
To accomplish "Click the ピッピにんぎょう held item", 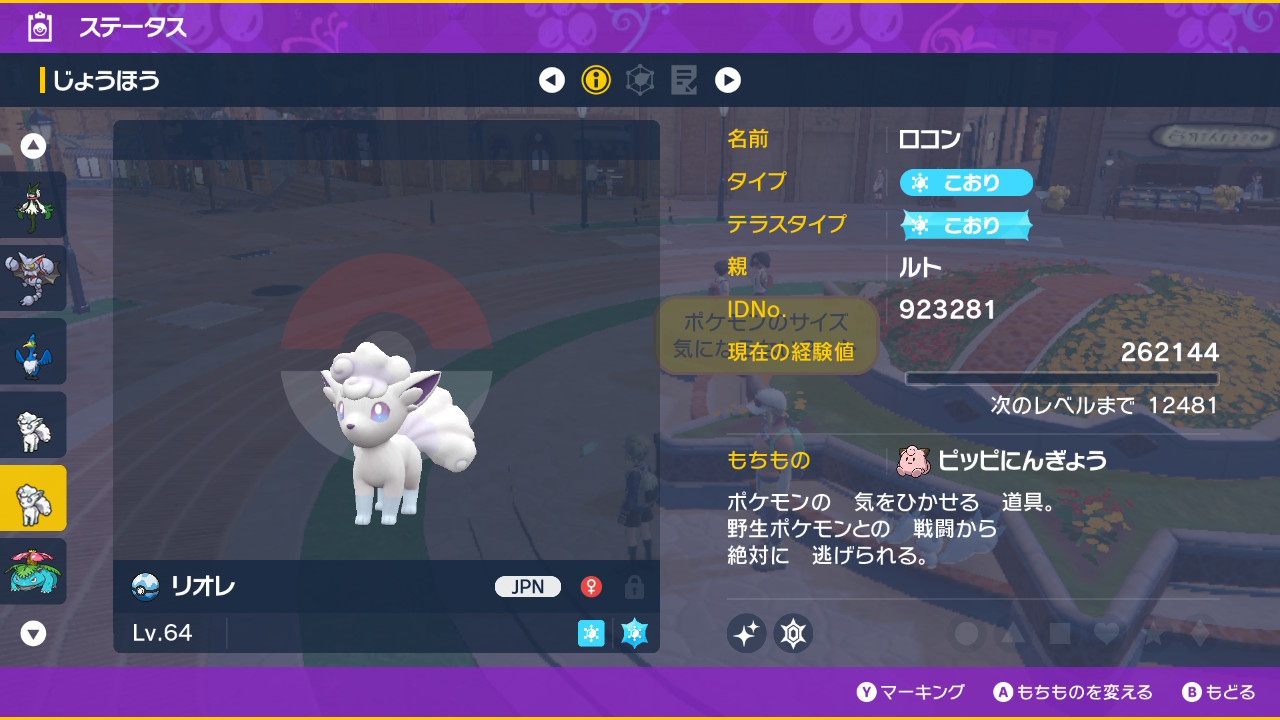I will (1004, 460).
